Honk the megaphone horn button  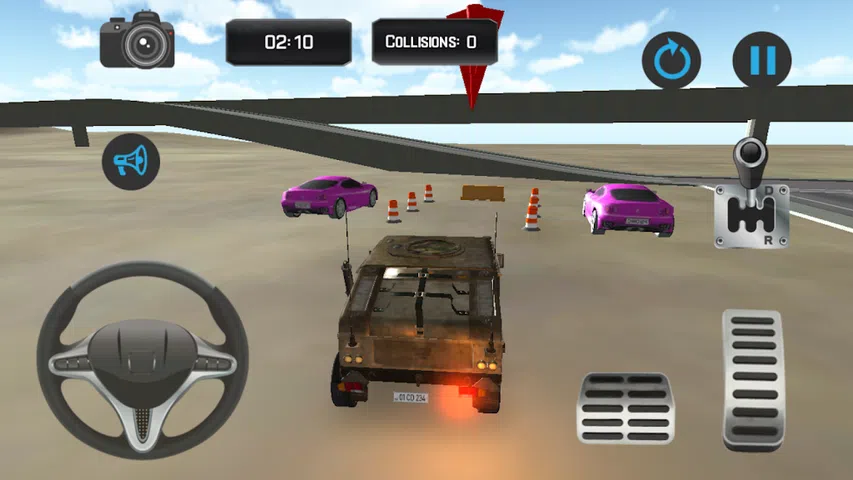click(131, 161)
